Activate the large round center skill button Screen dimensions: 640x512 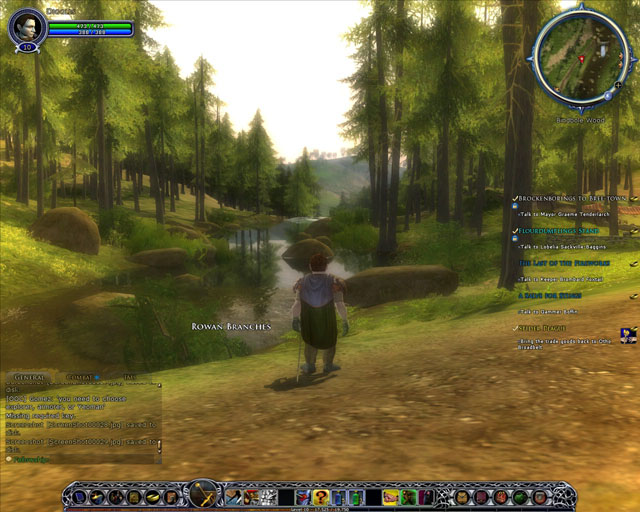click(204, 493)
